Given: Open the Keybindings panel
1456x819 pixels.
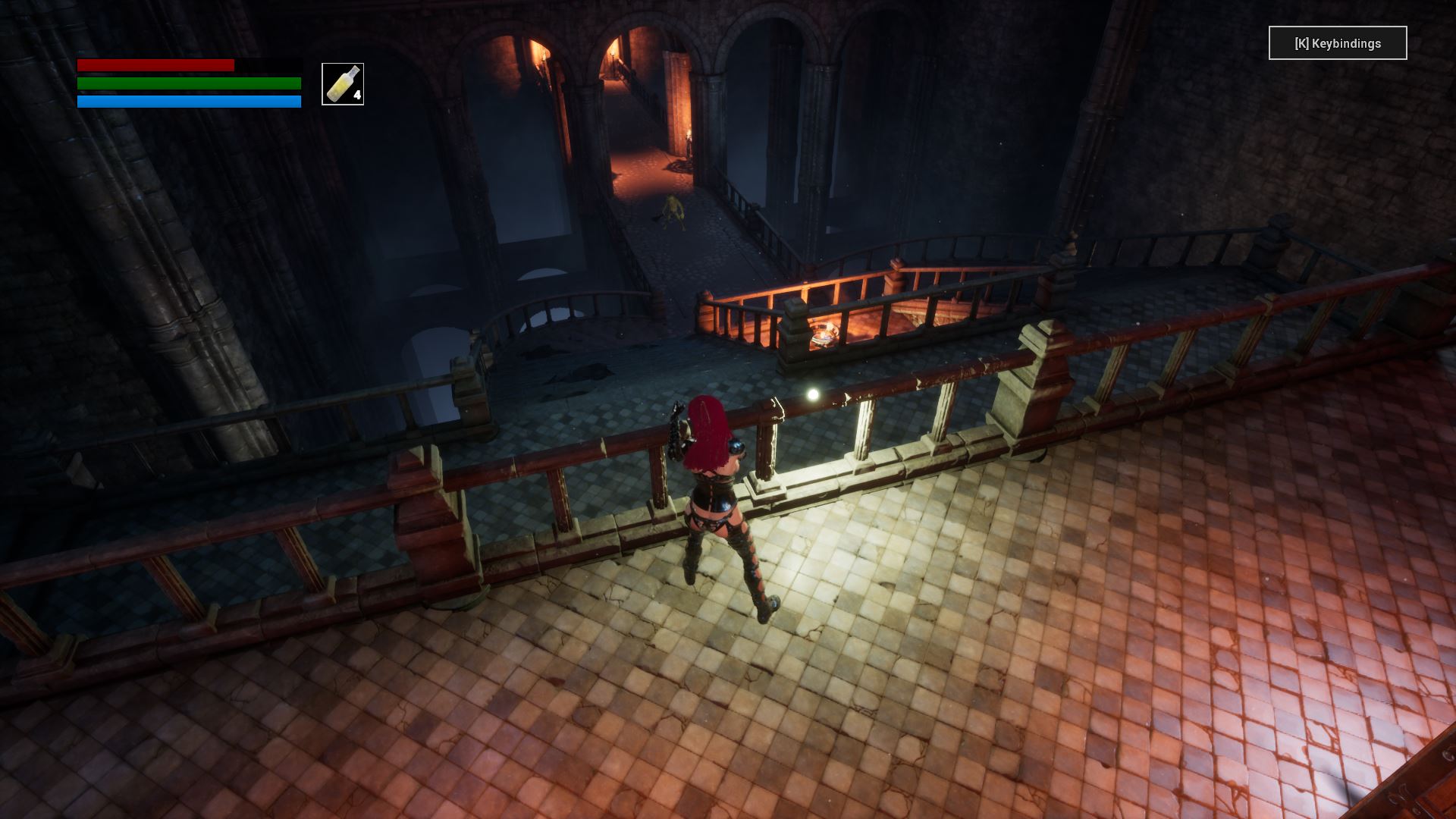Looking at the screenshot, I should point(1337,43).
